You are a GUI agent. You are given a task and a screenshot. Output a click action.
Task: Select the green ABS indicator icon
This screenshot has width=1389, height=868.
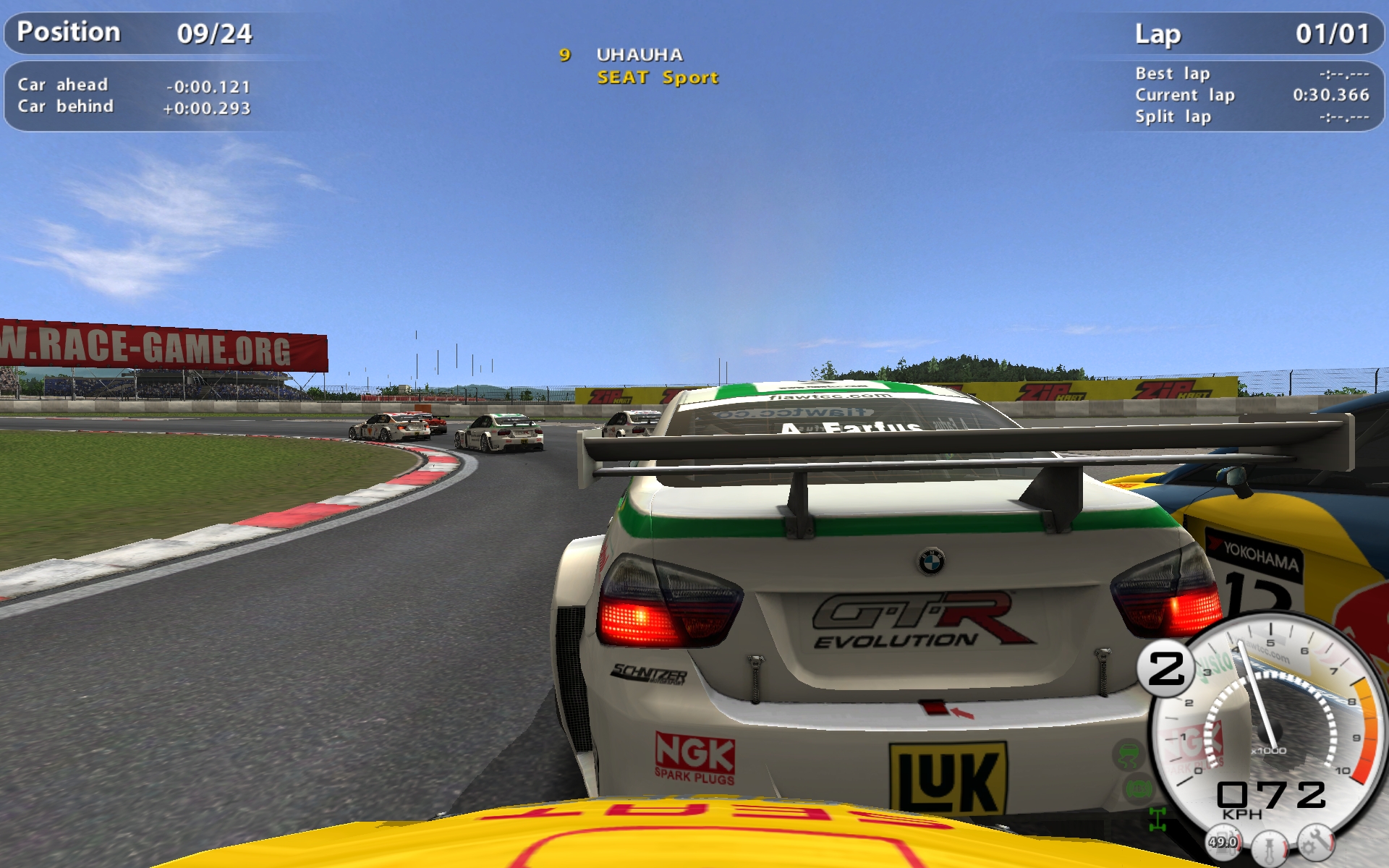[1137, 788]
